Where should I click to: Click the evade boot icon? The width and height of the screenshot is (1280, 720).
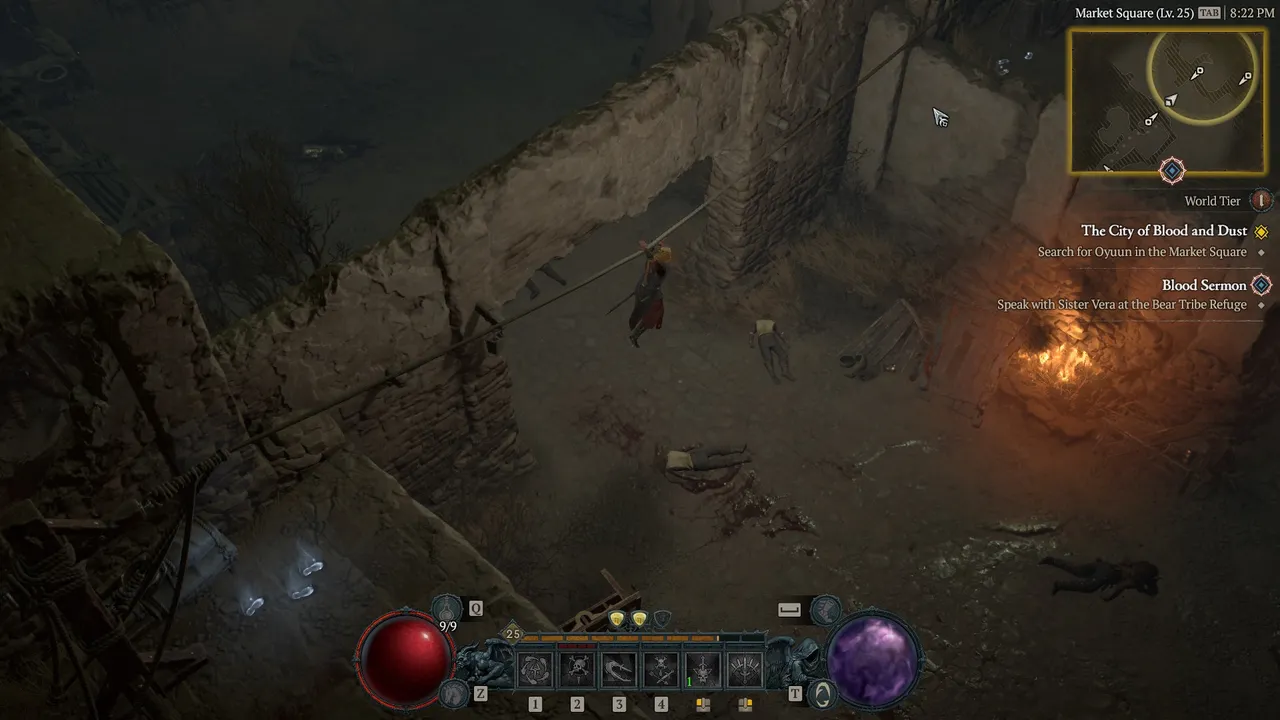(x=825, y=607)
